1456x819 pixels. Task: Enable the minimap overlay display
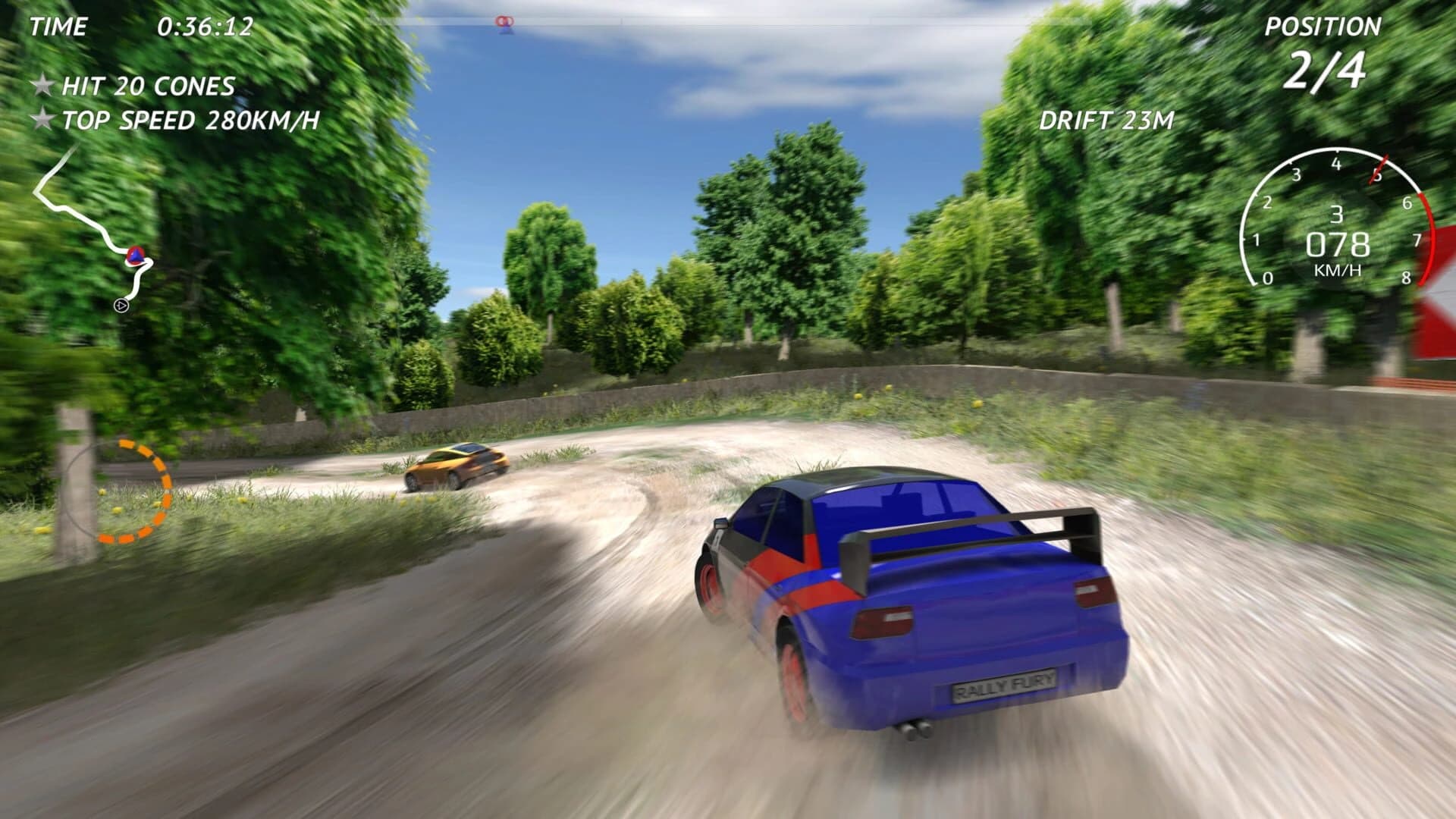99,227
